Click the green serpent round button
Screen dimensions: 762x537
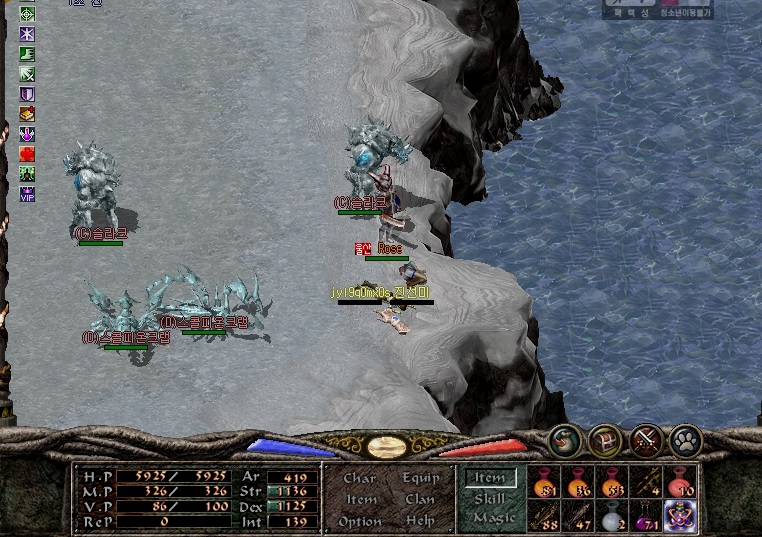[x=565, y=440]
